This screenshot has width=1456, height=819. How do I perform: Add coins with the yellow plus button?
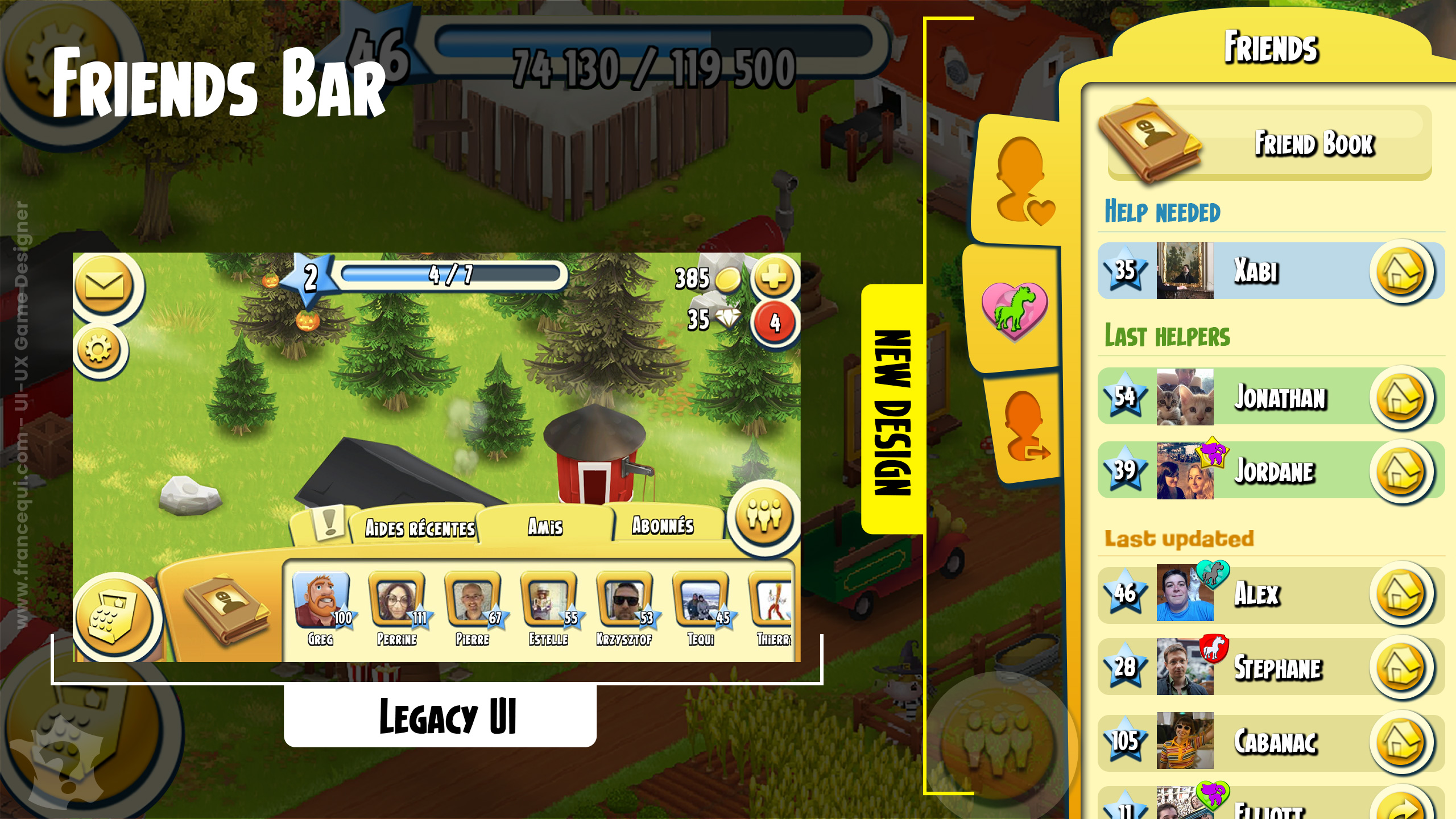pos(773,279)
